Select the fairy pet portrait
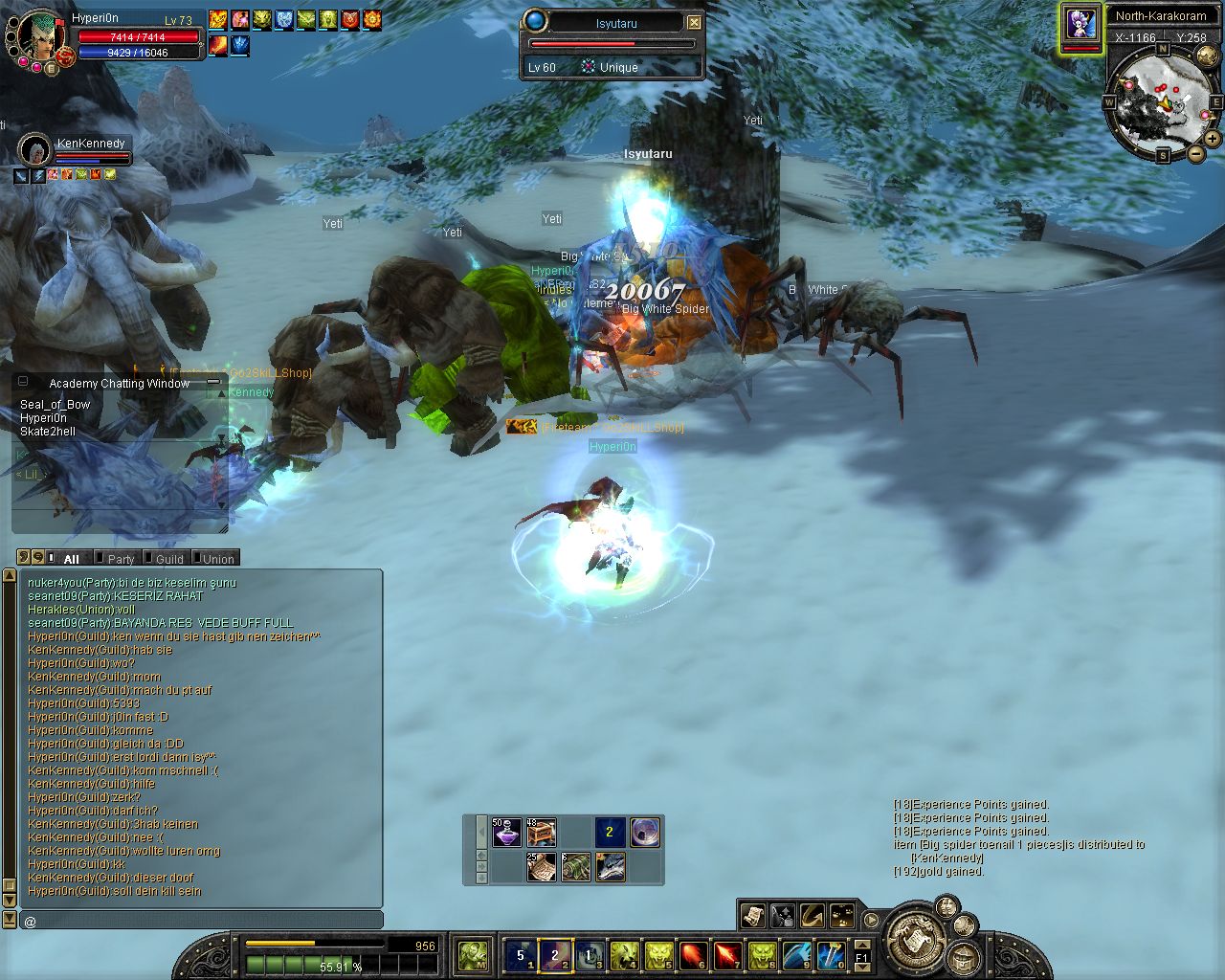The width and height of the screenshot is (1225, 980). tap(1080, 25)
